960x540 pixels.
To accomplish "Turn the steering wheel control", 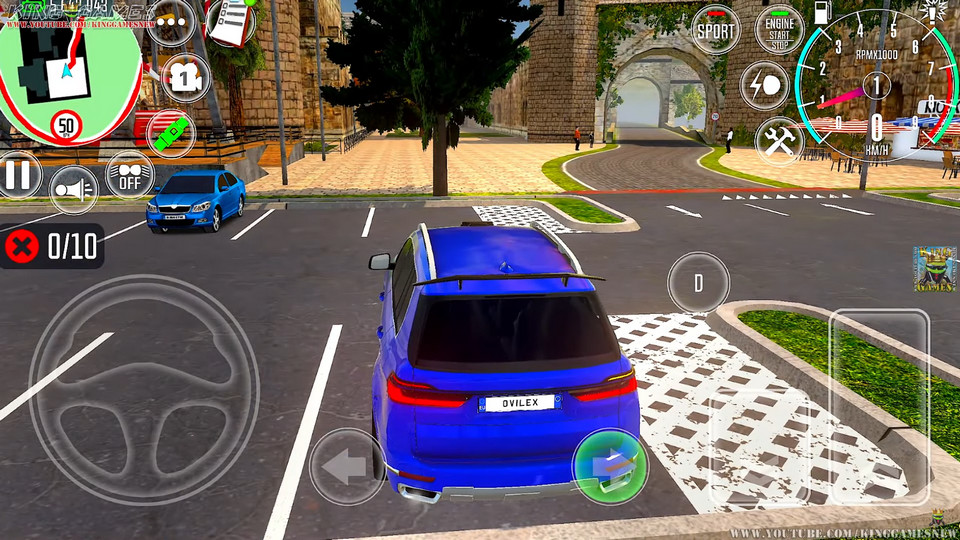I will tap(143, 388).
